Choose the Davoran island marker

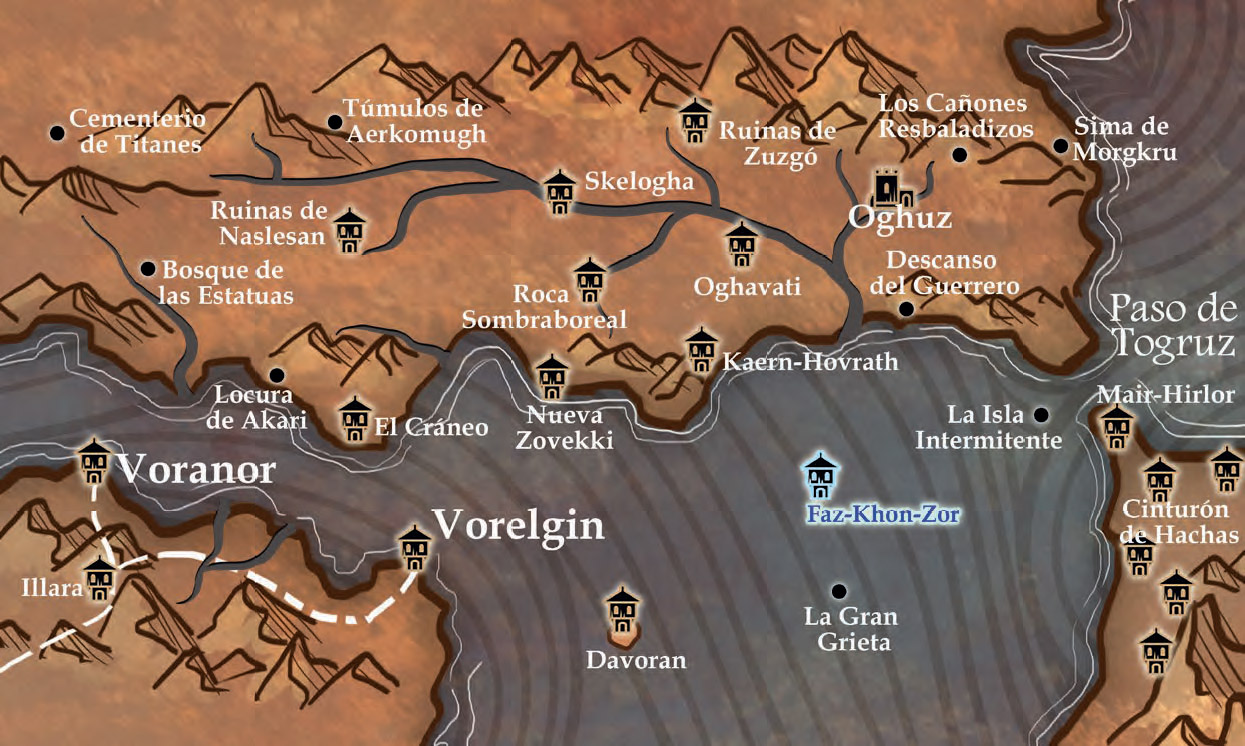click(x=623, y=610)
